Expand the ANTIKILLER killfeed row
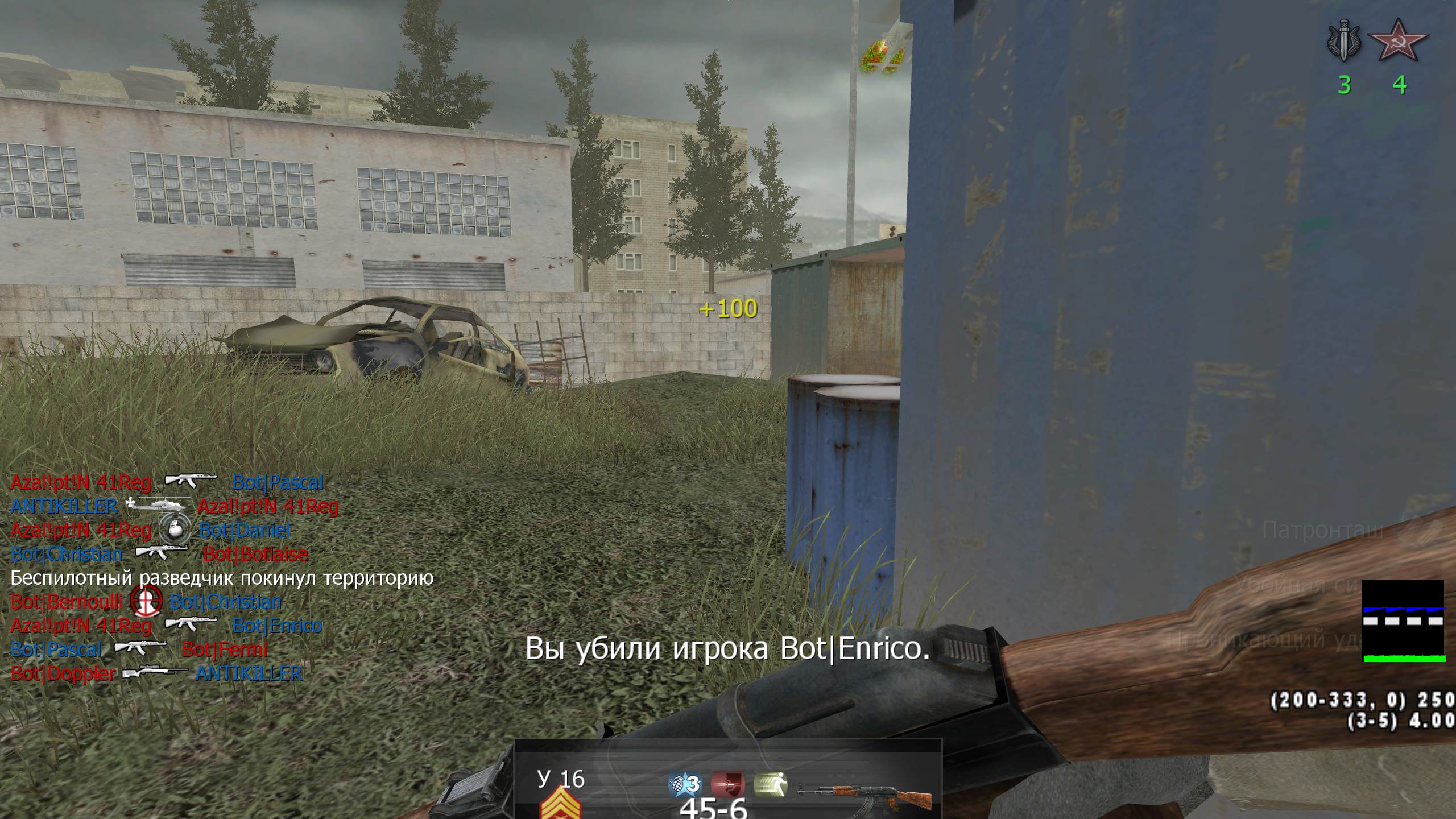 tap(63, 506)
